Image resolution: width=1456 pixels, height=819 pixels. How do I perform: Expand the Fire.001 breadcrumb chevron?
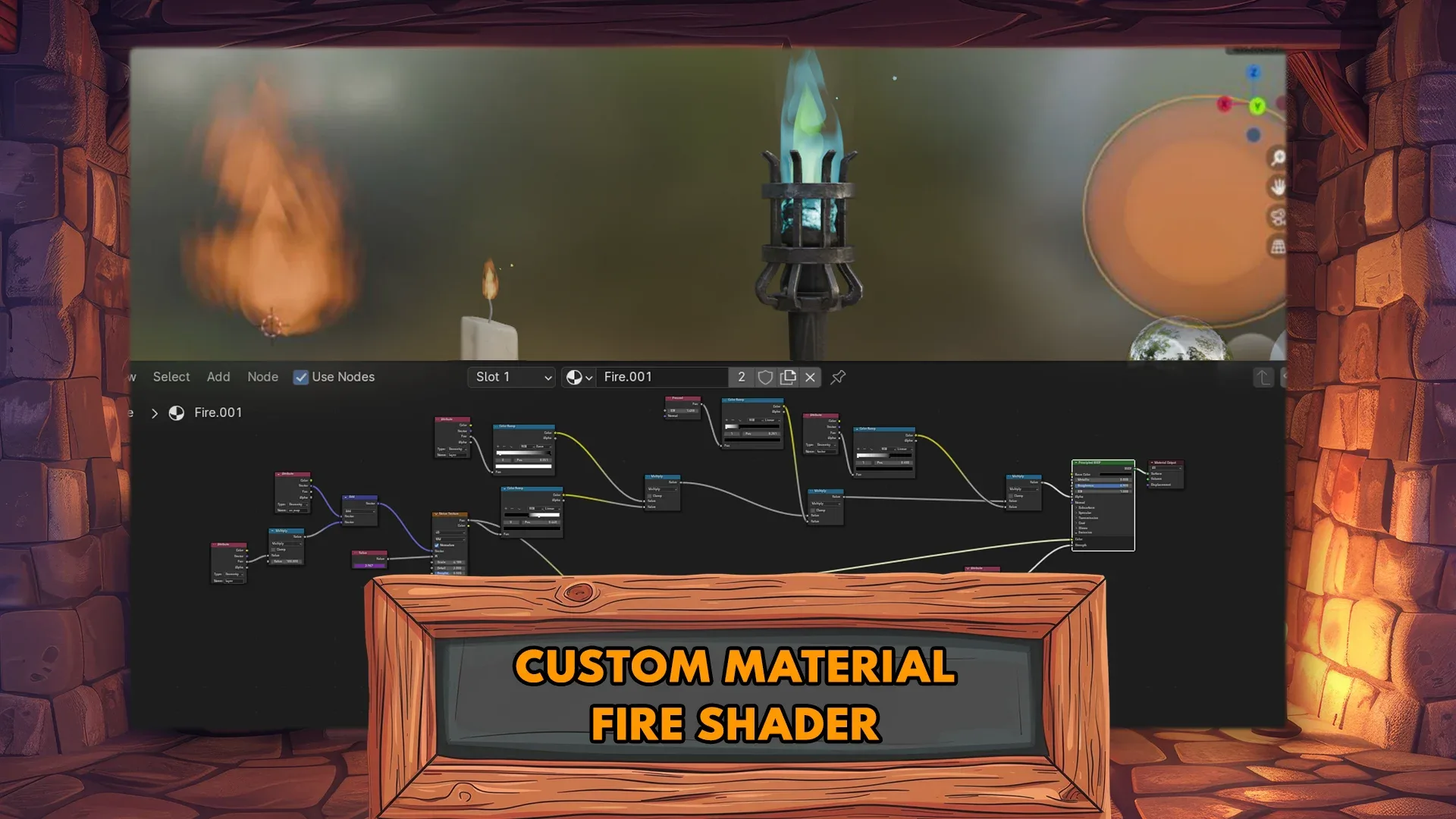155,413
